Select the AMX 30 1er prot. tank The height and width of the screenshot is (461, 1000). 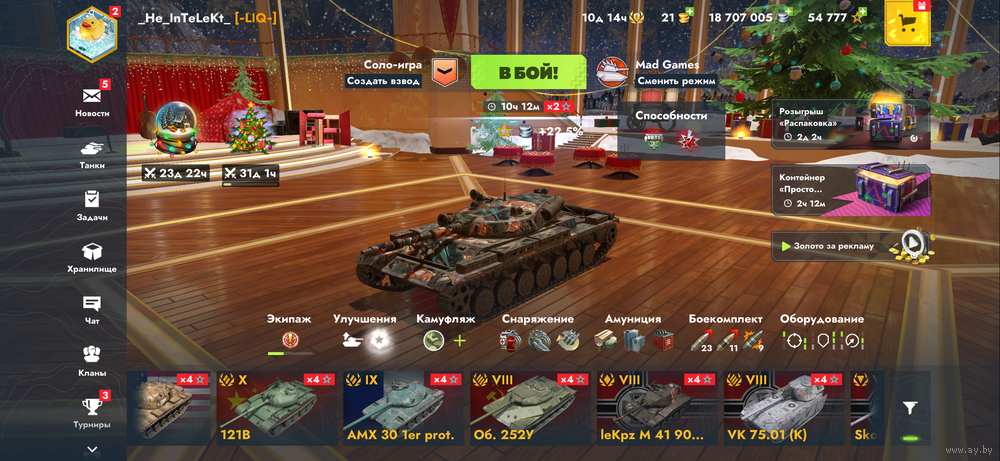coord(400,407)
